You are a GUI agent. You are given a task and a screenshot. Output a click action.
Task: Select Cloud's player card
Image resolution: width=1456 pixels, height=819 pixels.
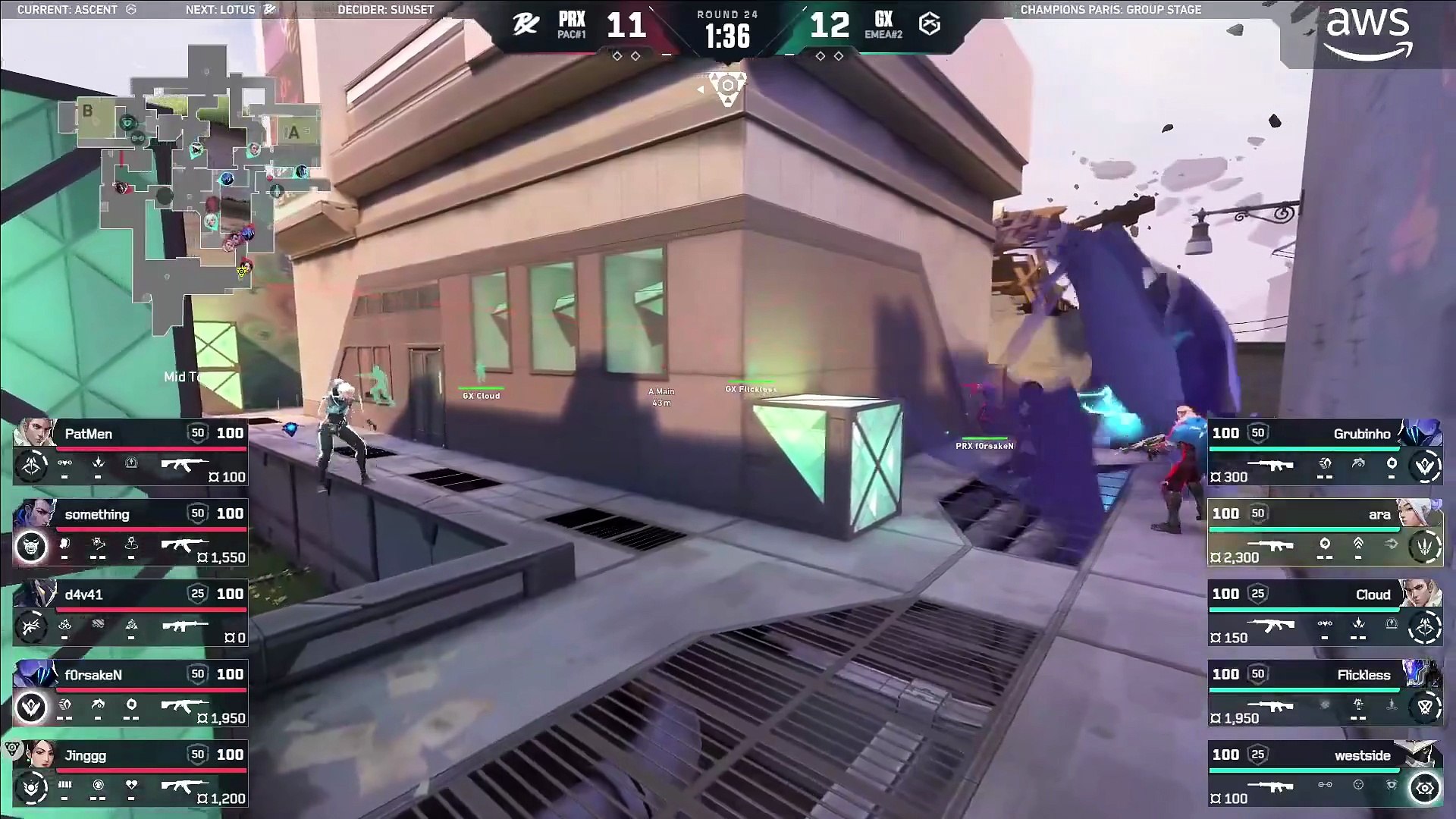(x=1324, y=613)
